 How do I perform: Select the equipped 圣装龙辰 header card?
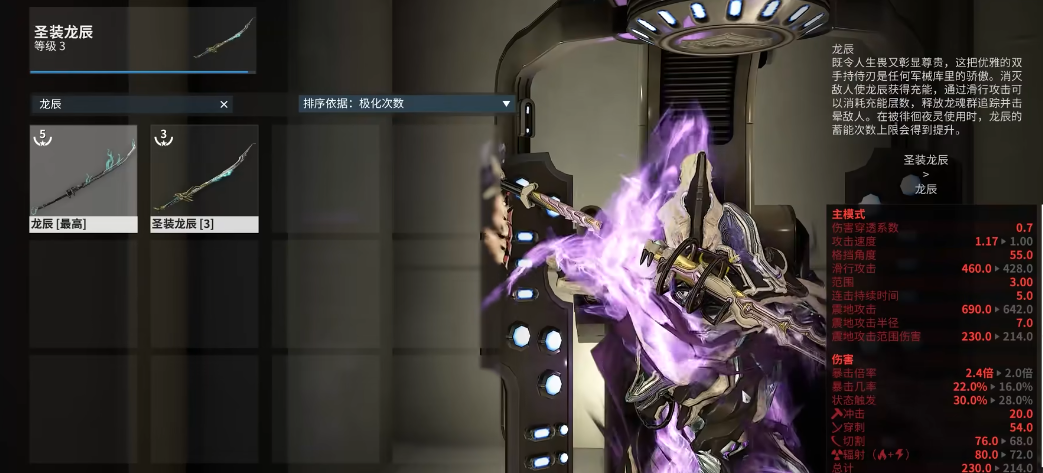click(x=143, y=40)
